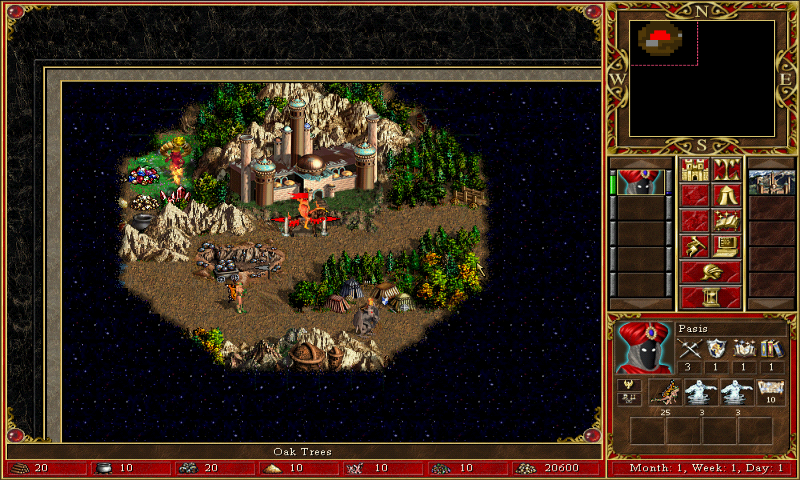
Task: Select next hero with the helmet button
Action: [710, 272]
